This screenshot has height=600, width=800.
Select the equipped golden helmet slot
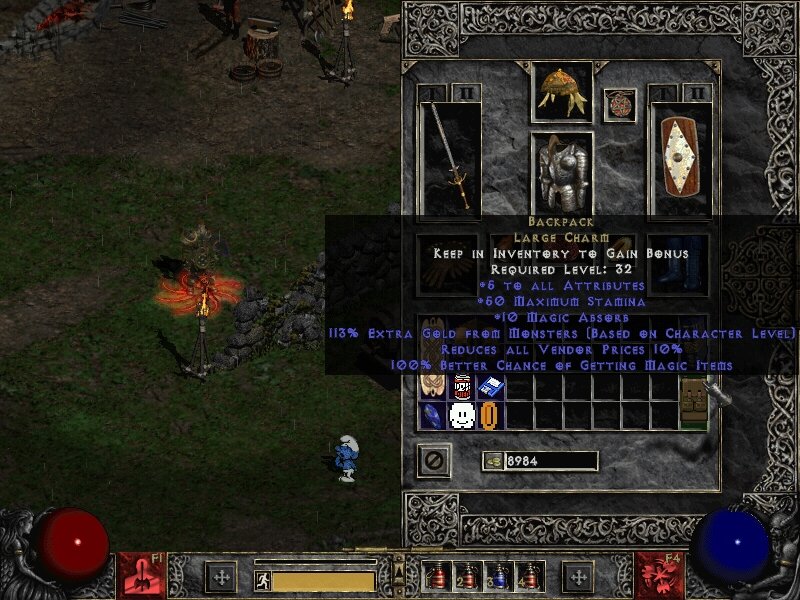click(x=561, y=93)
